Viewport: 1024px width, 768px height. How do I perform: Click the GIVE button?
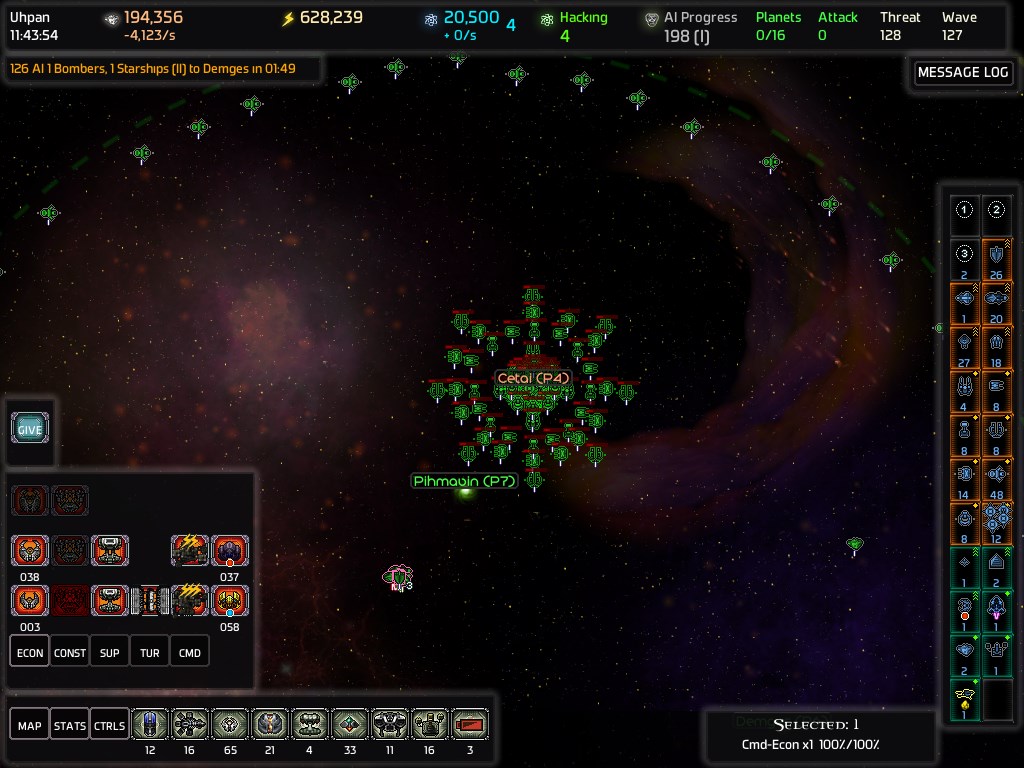tap(30, 429)
